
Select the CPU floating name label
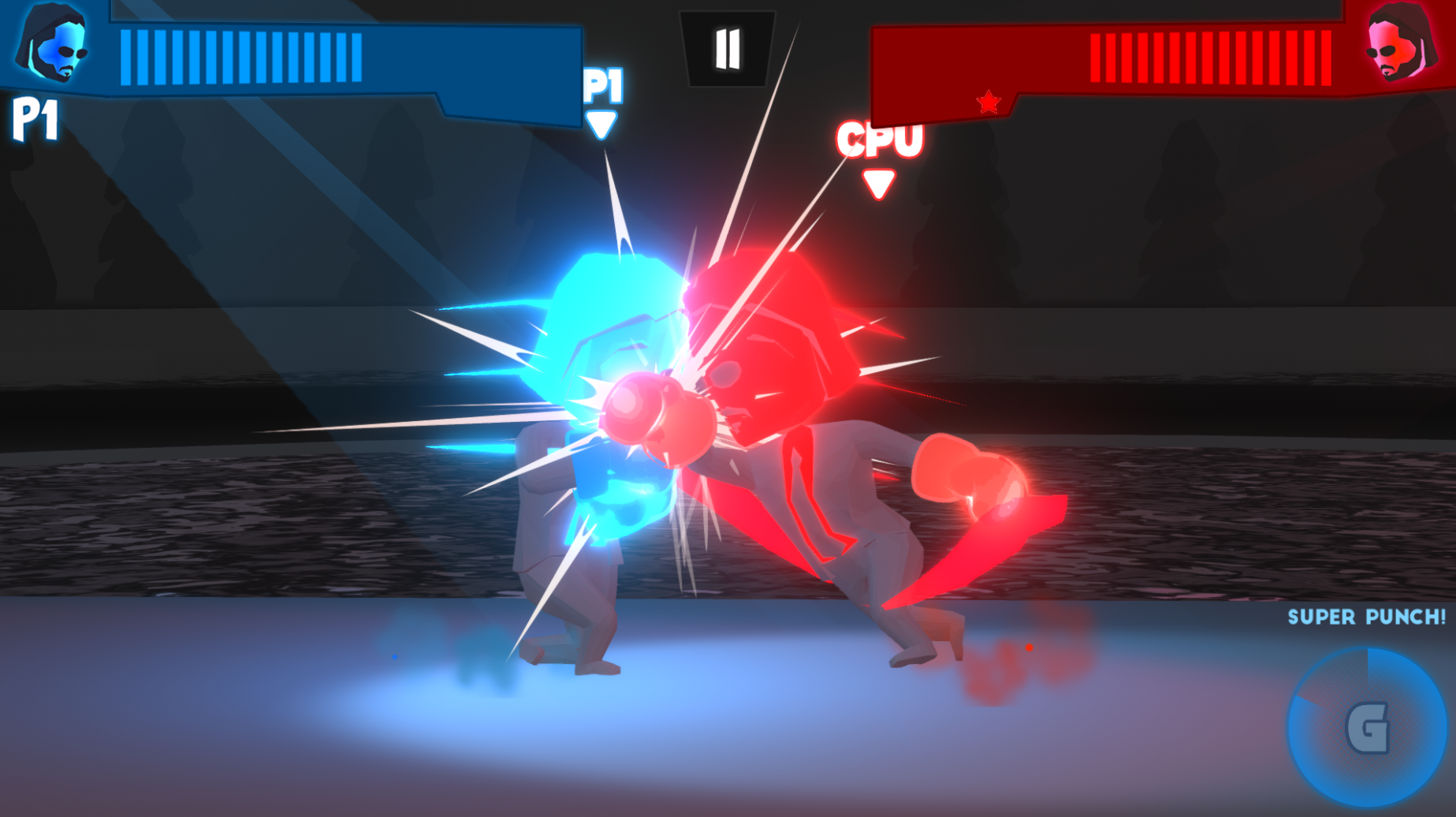880,140
